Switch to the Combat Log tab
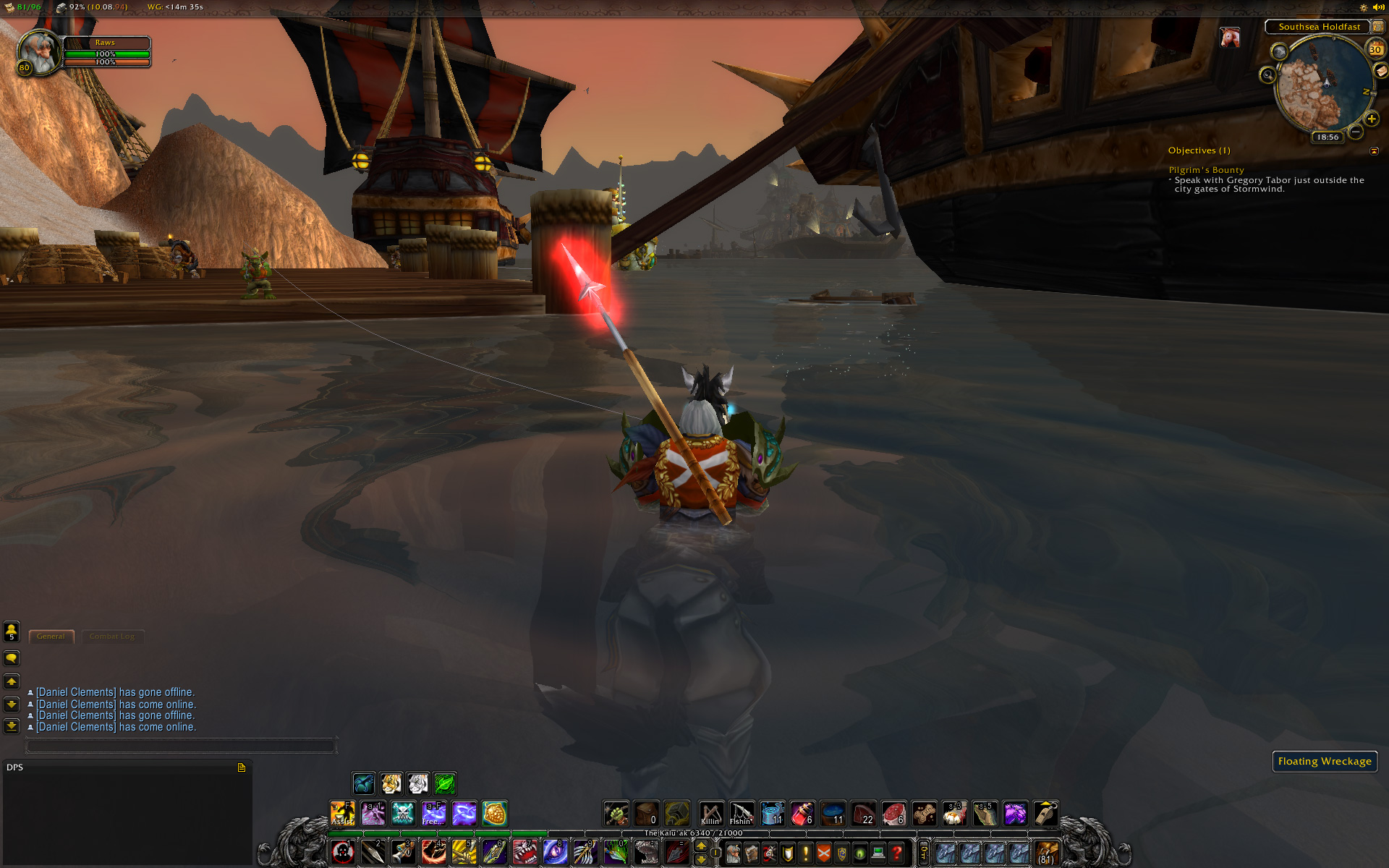1389x868 pixels. click(x=112, y=637)
